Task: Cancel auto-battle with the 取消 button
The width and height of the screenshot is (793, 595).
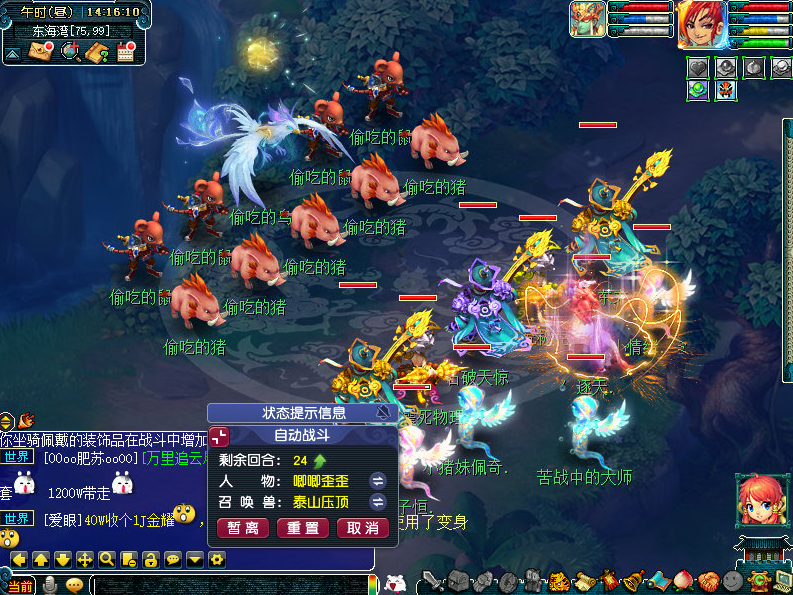Action: pos(362,528)
